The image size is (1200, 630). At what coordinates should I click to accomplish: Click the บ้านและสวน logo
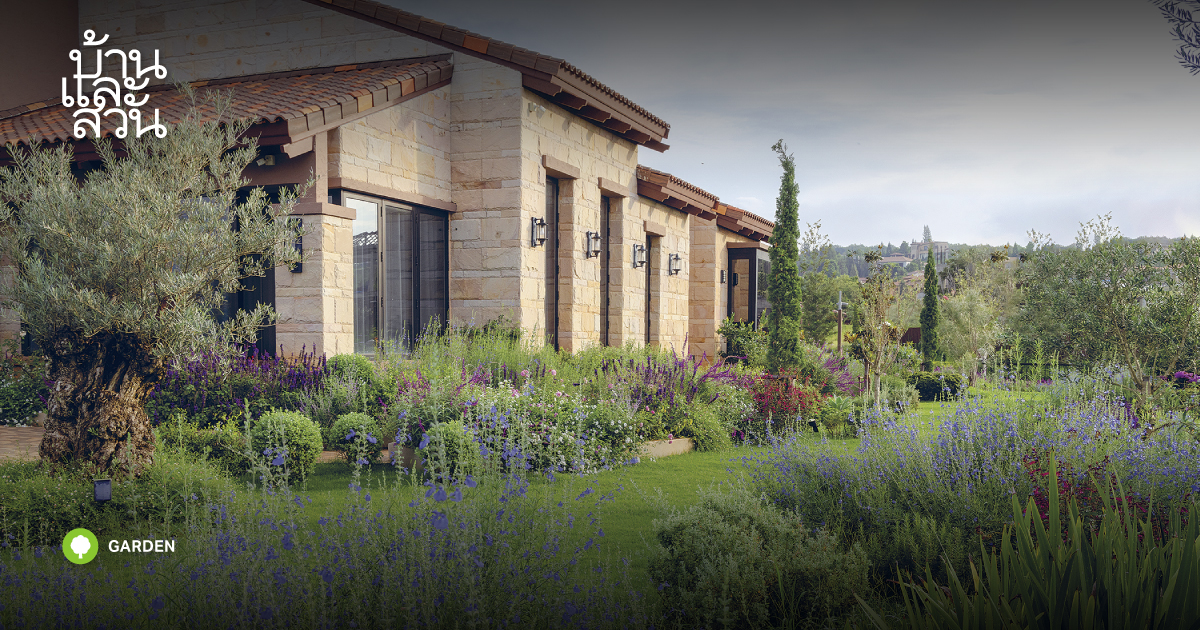[114, 85]
